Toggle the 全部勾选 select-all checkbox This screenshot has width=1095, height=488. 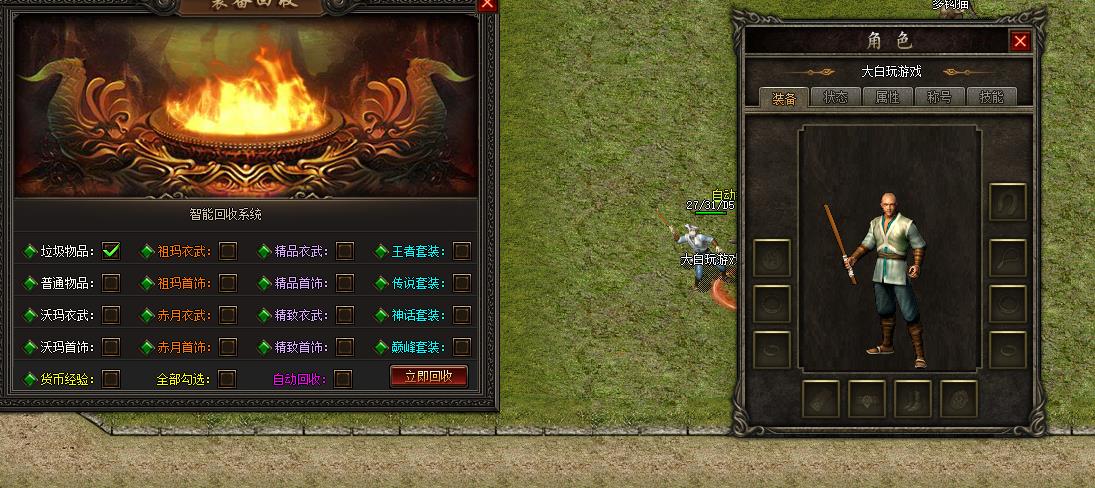click(x=227, y=379)
